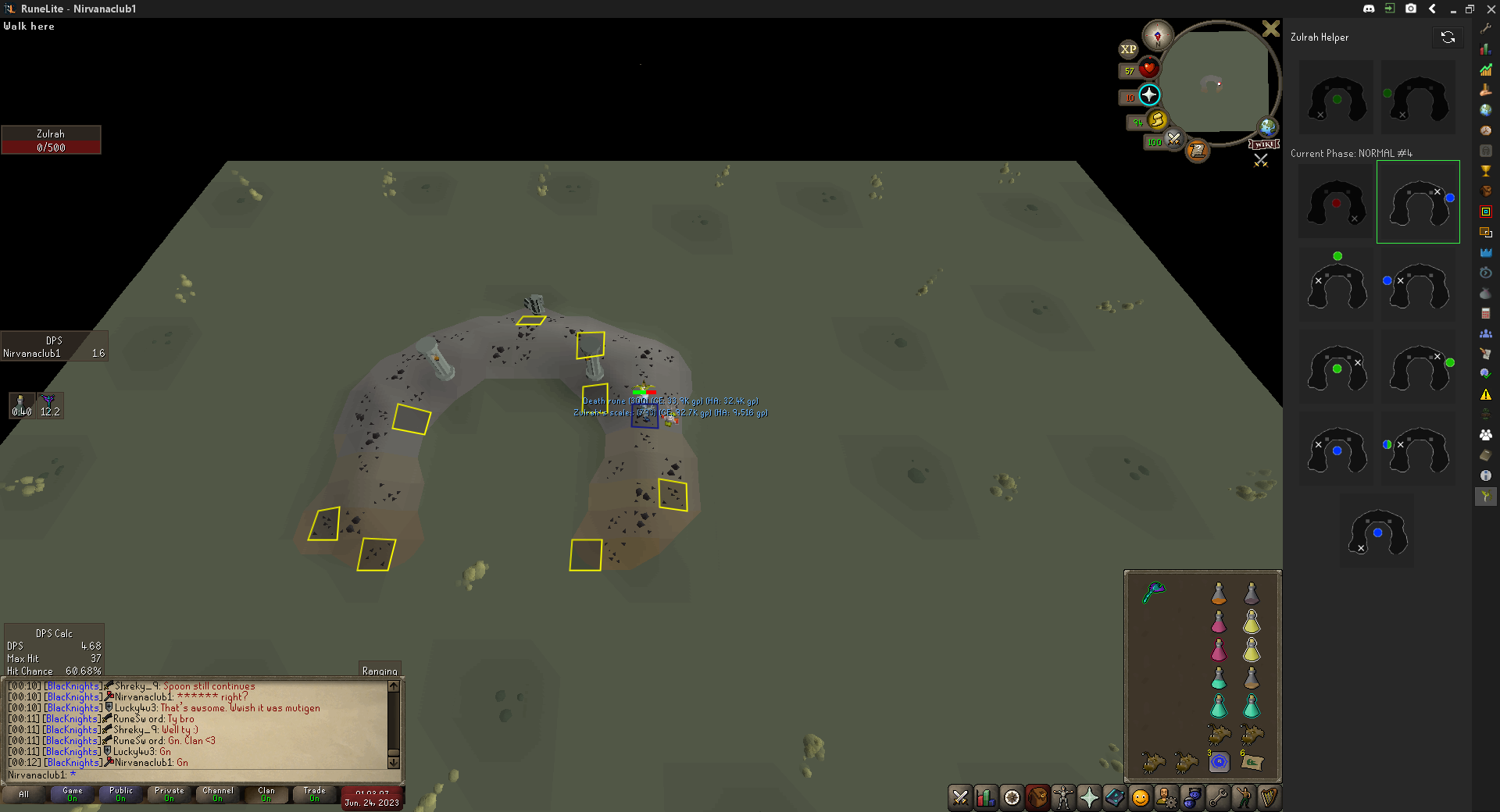This screenshot has width=1500, height=812.
Task: Collapse the RuneLite sidebar arrow
Action: (x=1433, y=9)
